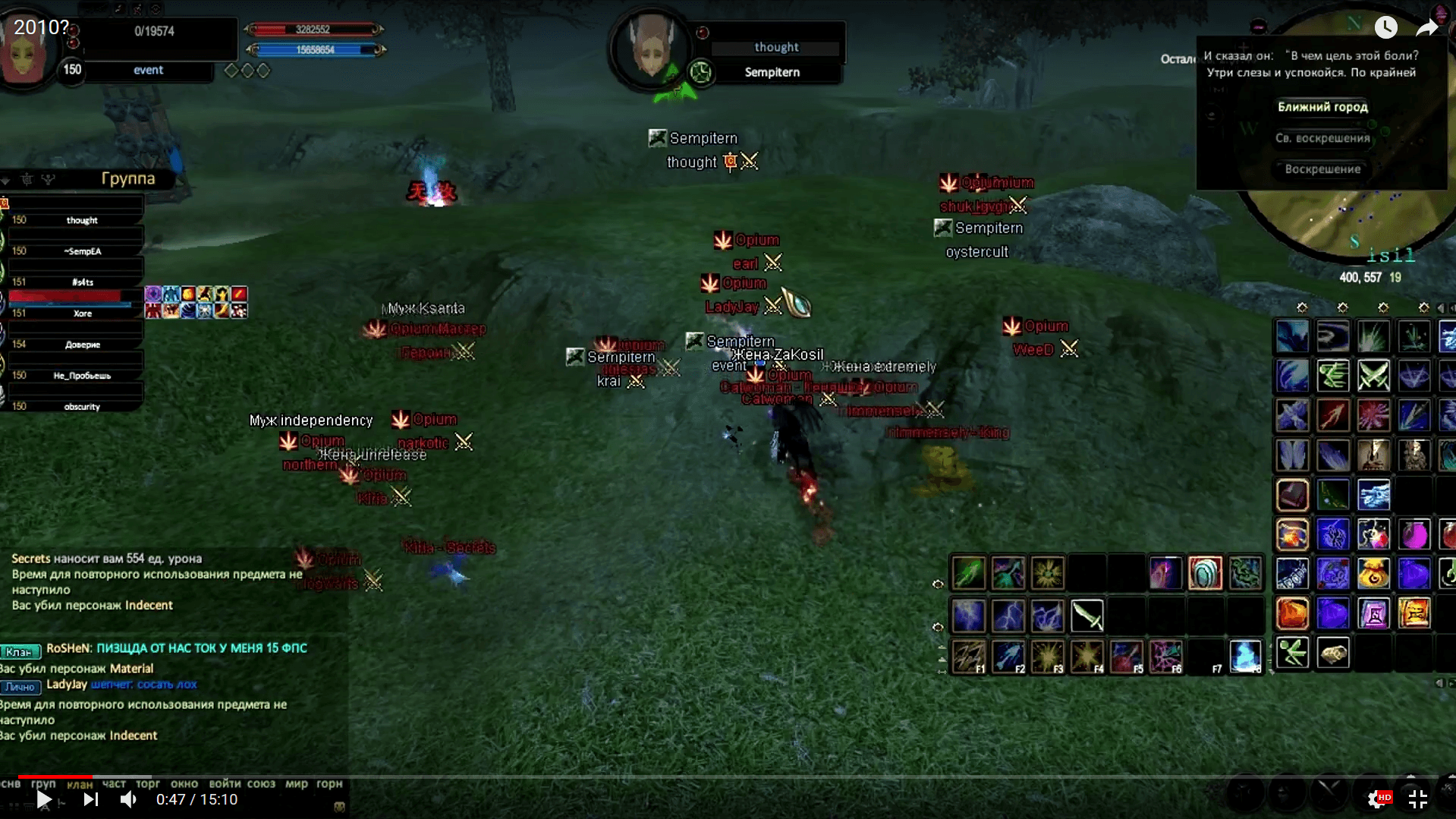
Task: Use the yellow money bag item slot
Action: click(1373, 574)
